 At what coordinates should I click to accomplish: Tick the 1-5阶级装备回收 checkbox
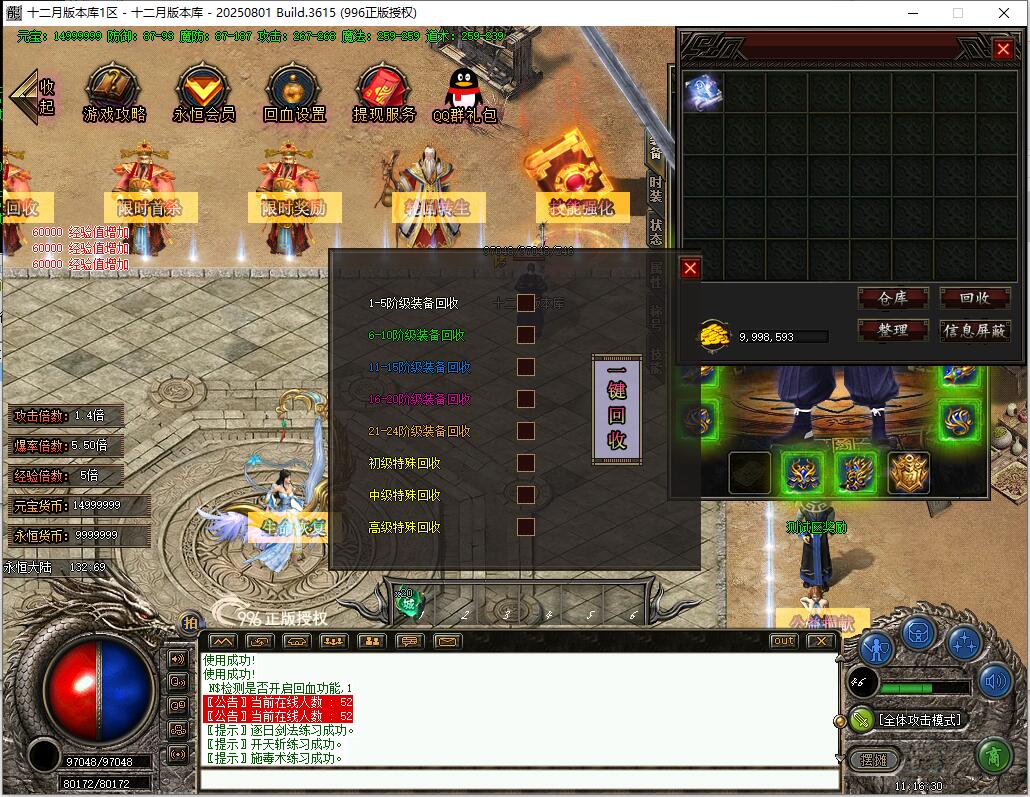tap(525, 303)
